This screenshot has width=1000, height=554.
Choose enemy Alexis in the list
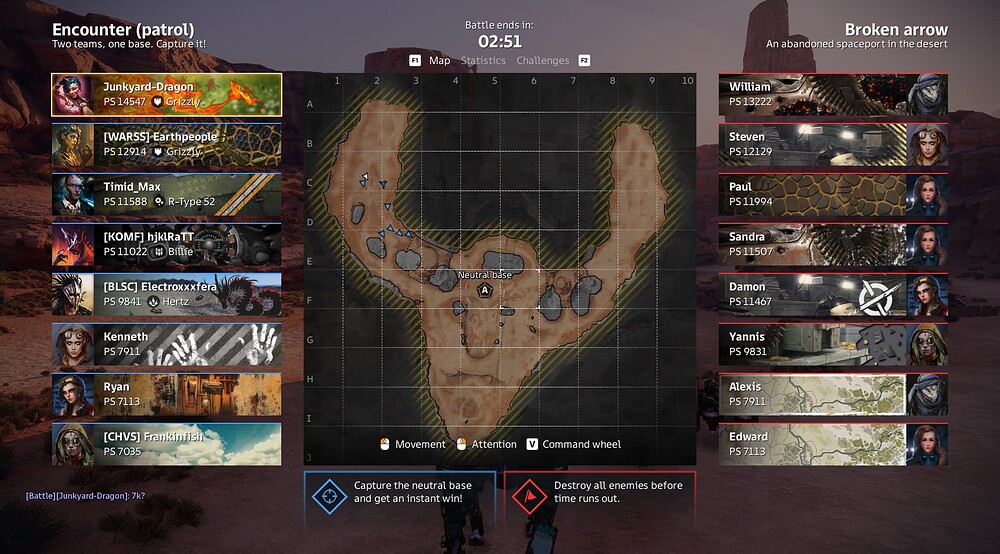point(833,394)
